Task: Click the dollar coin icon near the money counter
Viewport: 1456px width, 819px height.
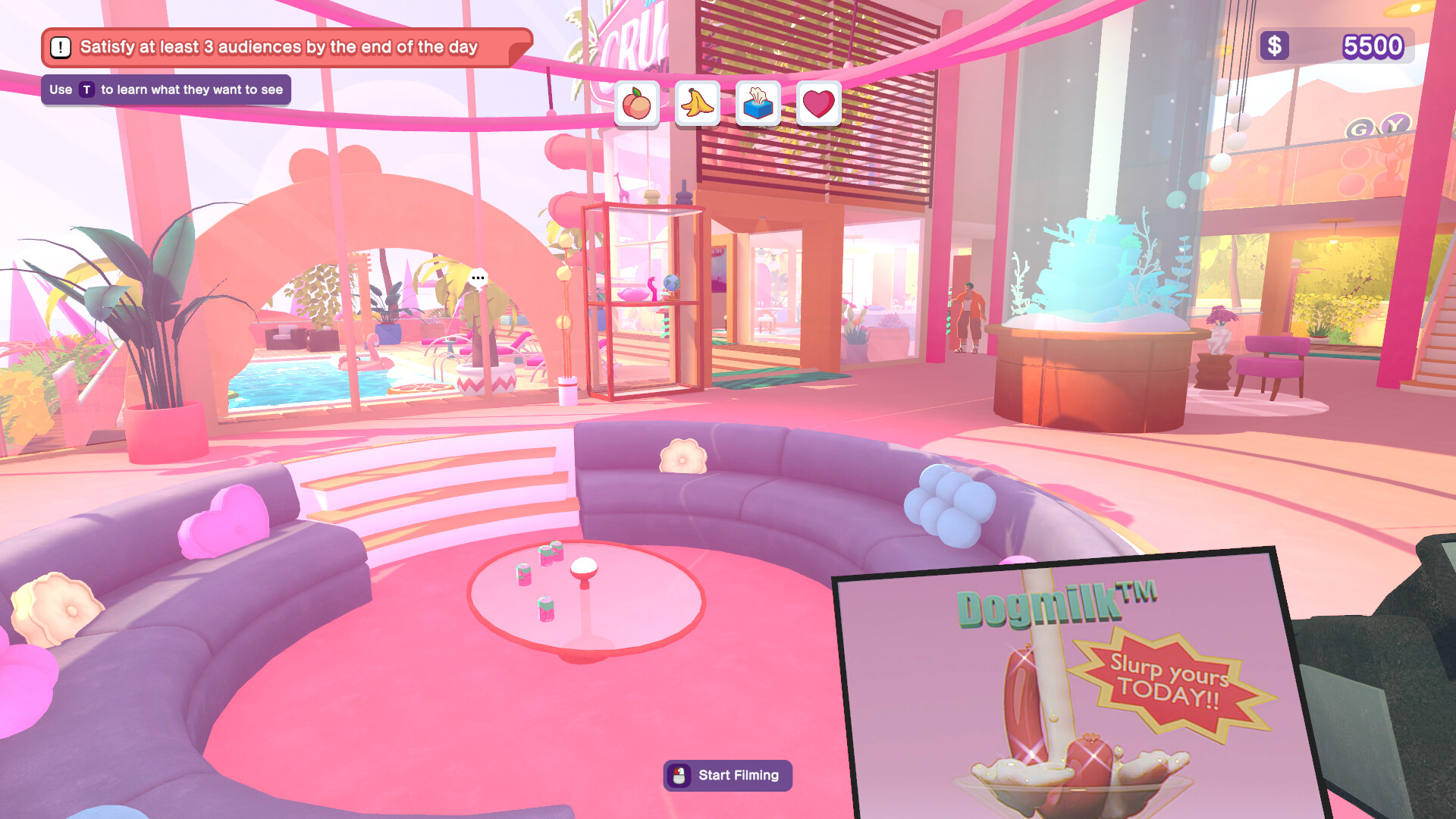Action: [x=1273, y=47]
